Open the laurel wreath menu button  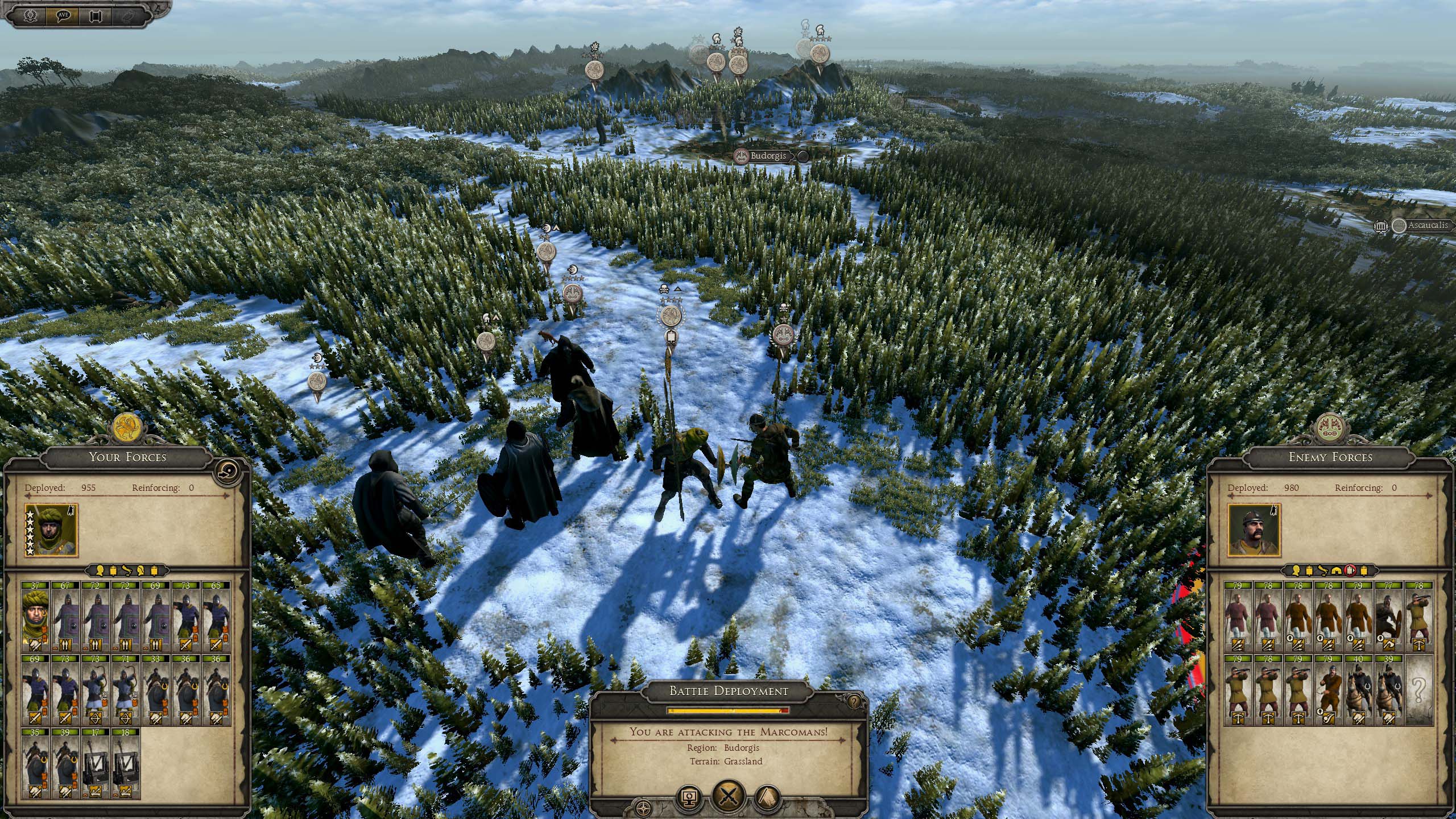[x=31, y=15]
